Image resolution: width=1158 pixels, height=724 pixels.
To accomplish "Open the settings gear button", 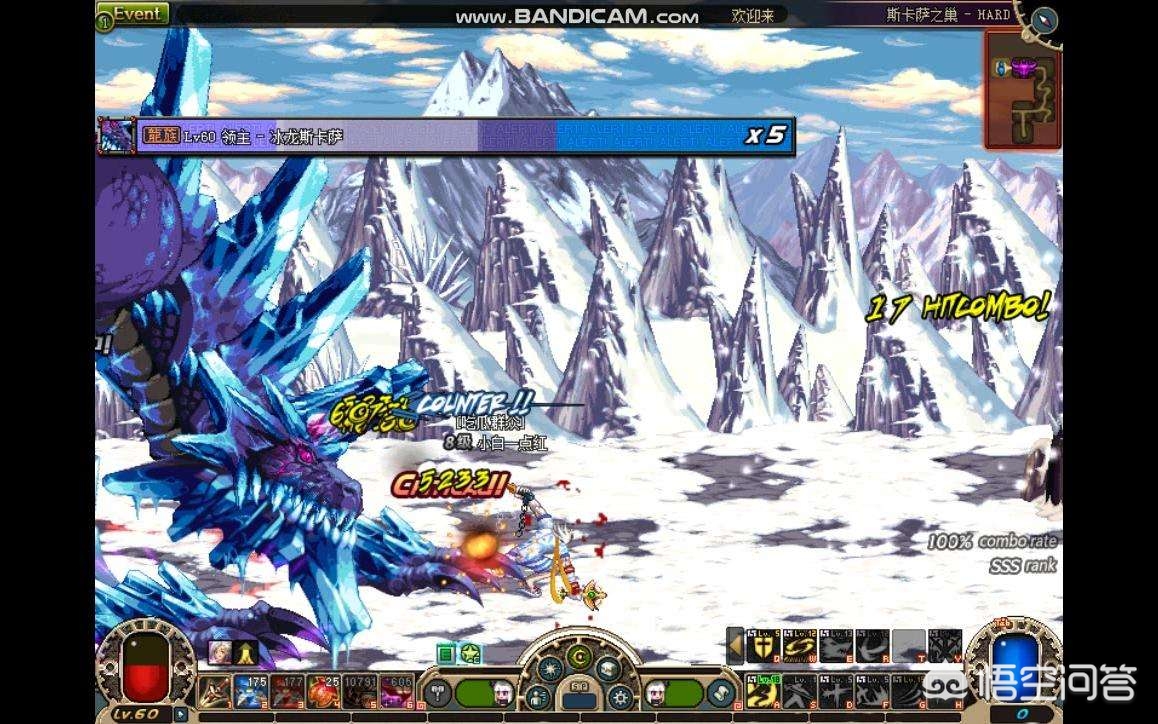I will [620, 696].
